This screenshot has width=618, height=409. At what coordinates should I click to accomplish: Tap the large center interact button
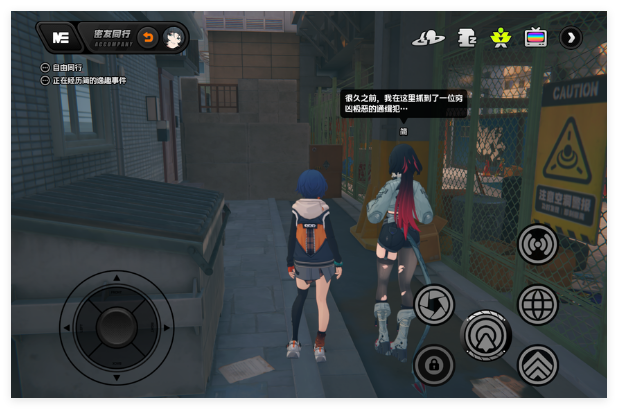[x=486, y=334]
